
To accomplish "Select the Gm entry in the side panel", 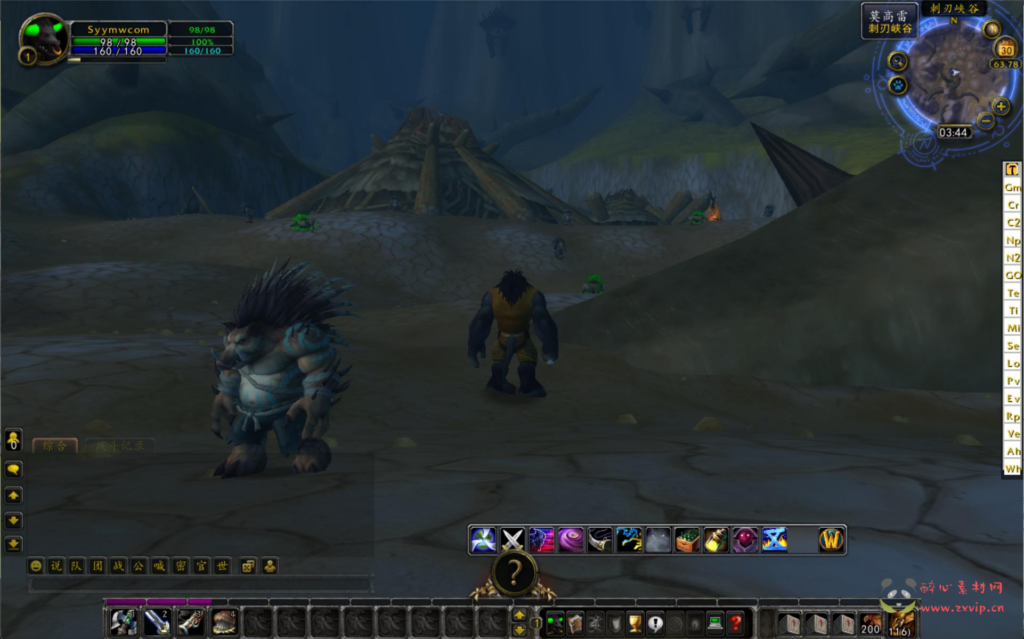I will [1013, 187].
